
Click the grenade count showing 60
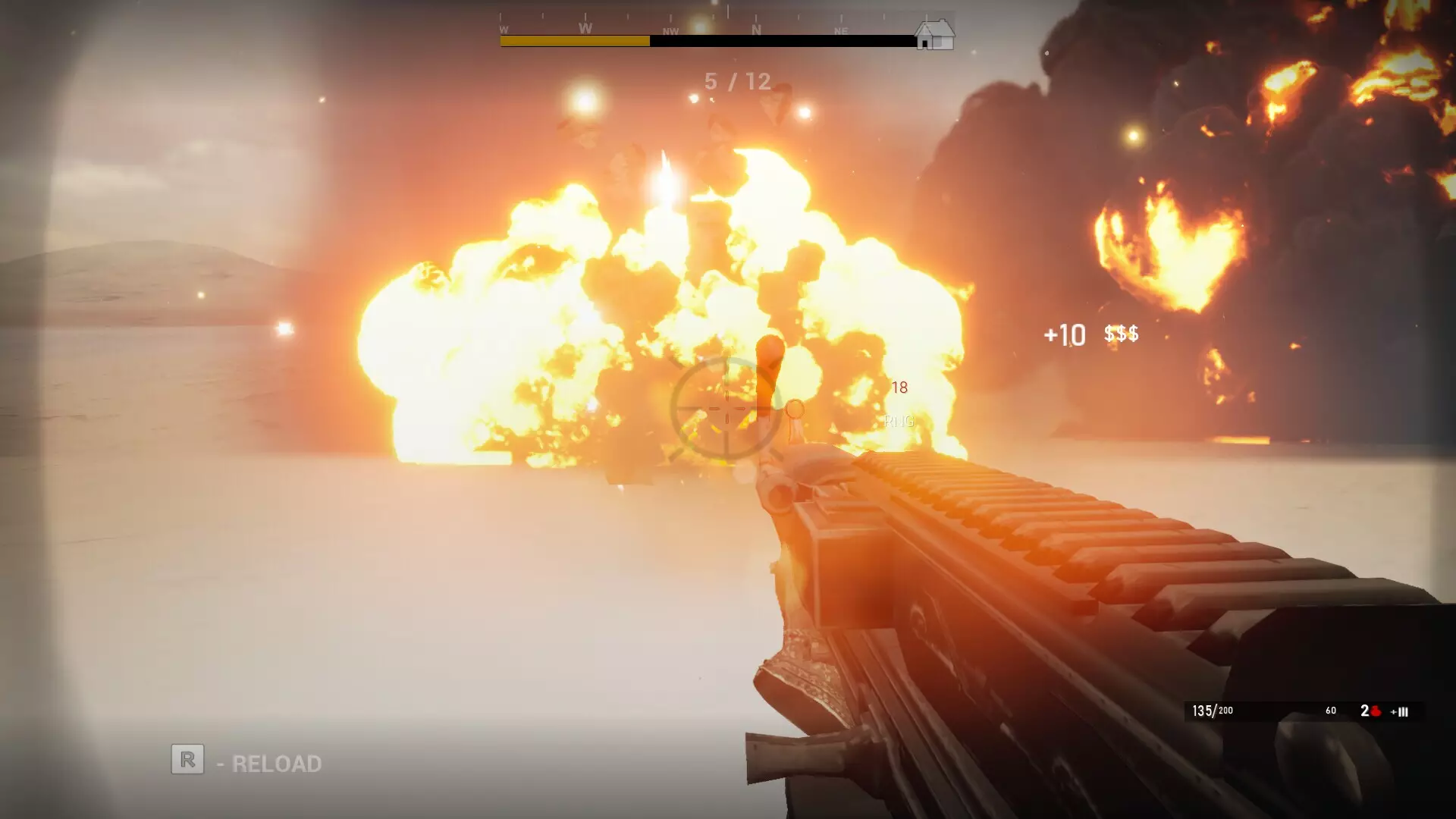1330,711
